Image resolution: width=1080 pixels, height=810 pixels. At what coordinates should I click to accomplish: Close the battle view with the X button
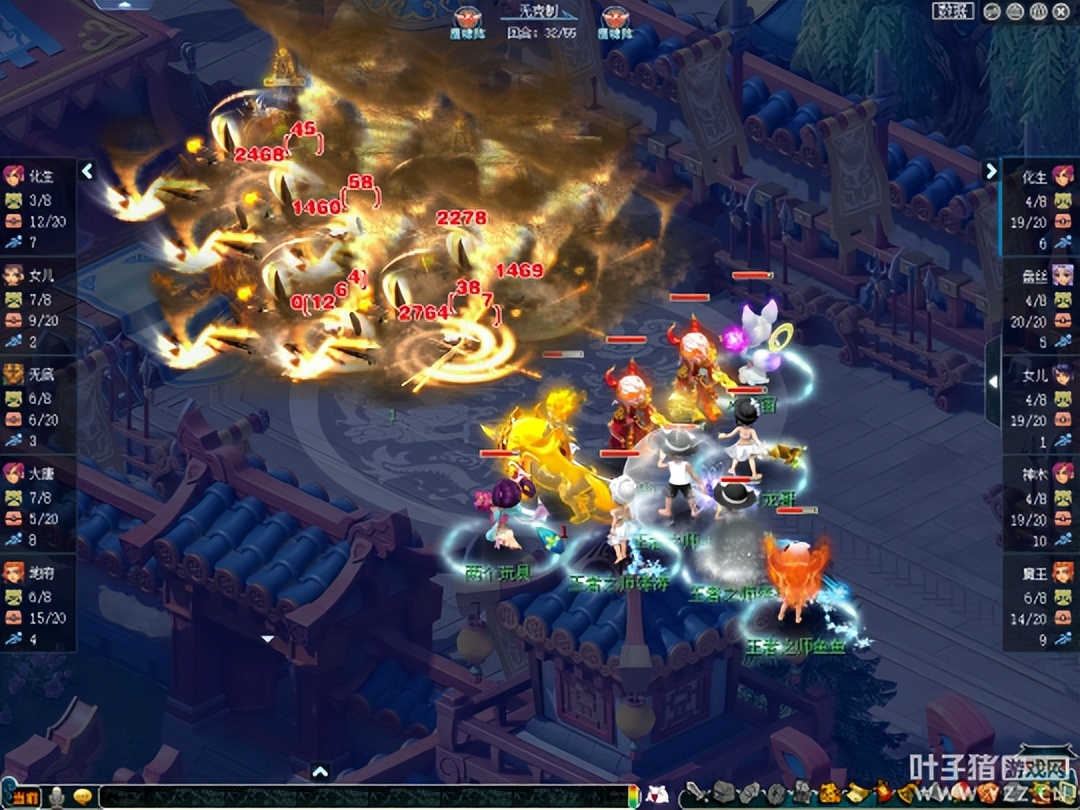1059,11
